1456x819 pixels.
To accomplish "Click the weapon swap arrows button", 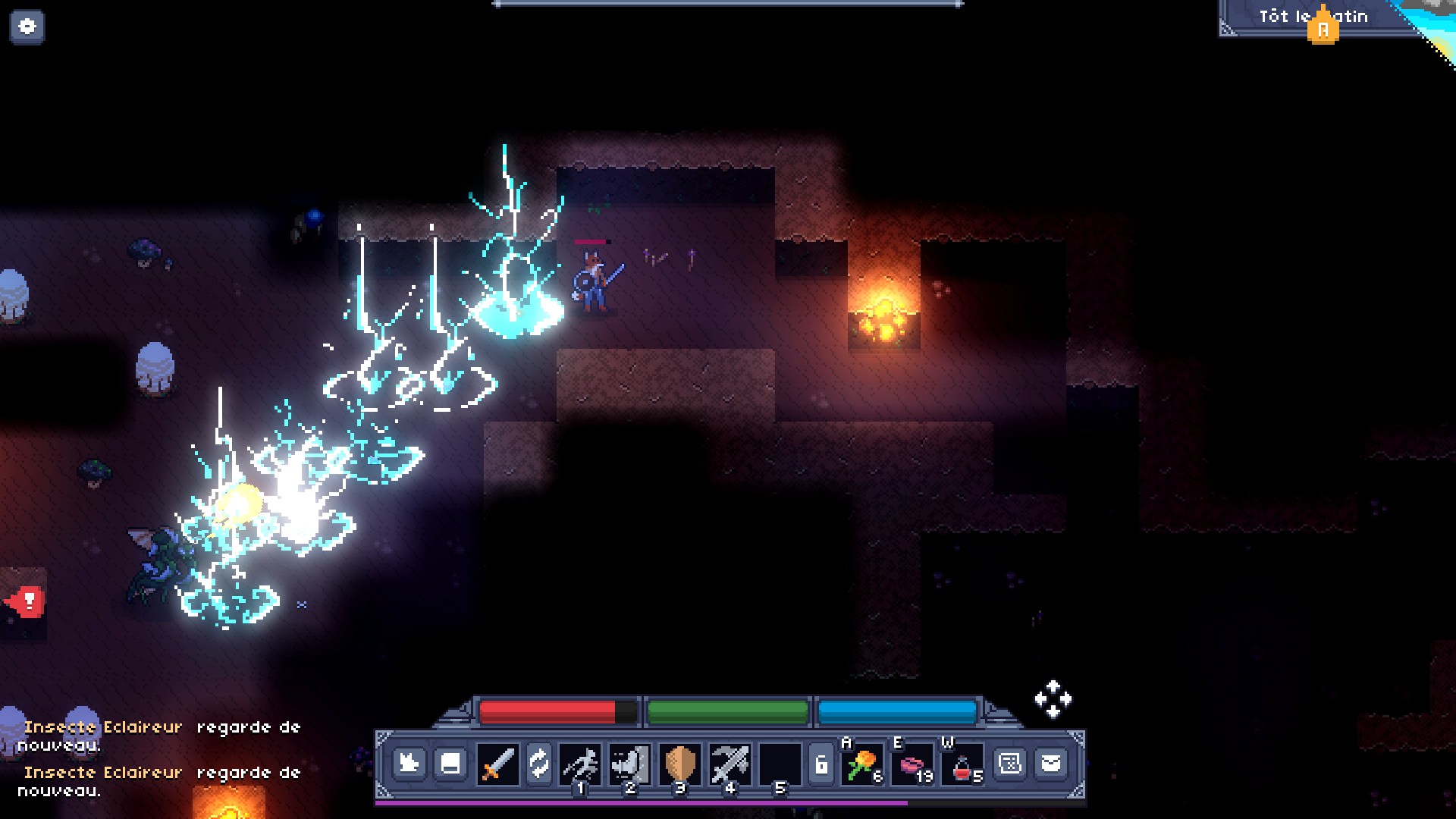I will 539,764.
